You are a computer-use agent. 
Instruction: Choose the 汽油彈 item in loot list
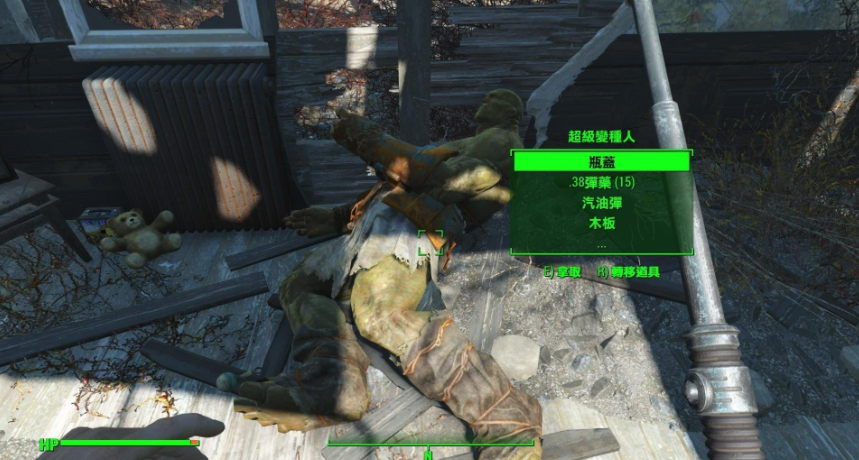click(x=600, y=203)
